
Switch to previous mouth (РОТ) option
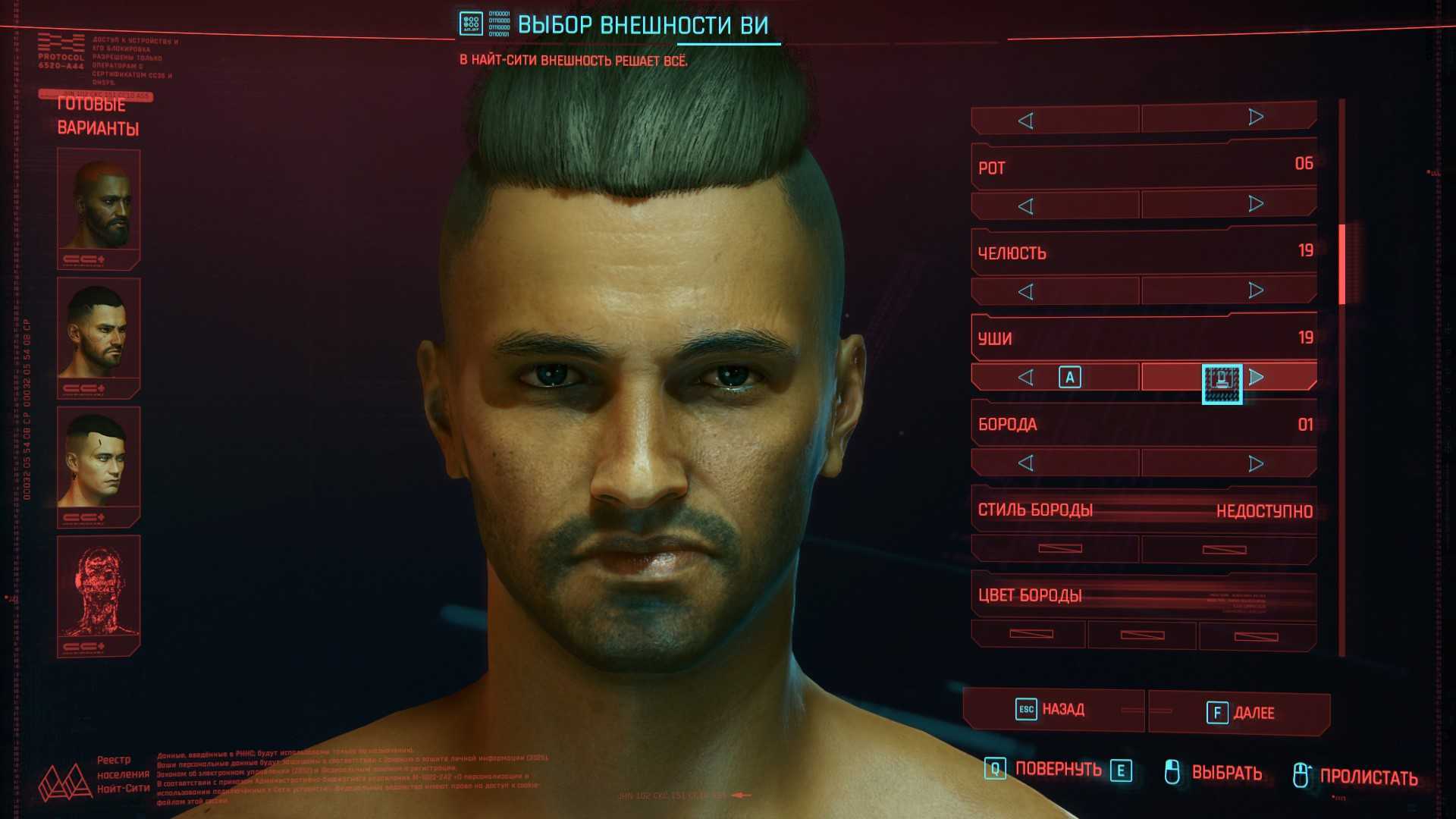tap(1026, 206)
